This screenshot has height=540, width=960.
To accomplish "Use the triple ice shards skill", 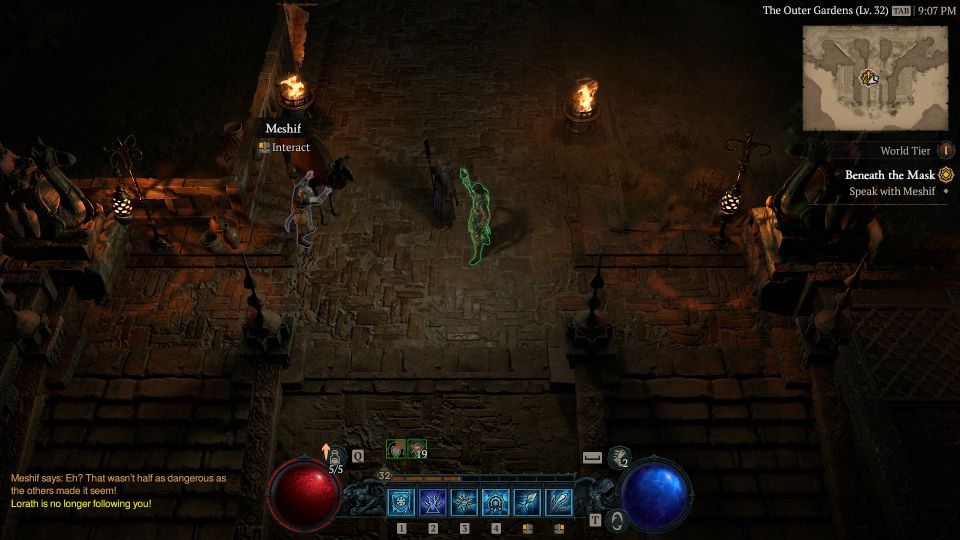I will tap(559, 502).
